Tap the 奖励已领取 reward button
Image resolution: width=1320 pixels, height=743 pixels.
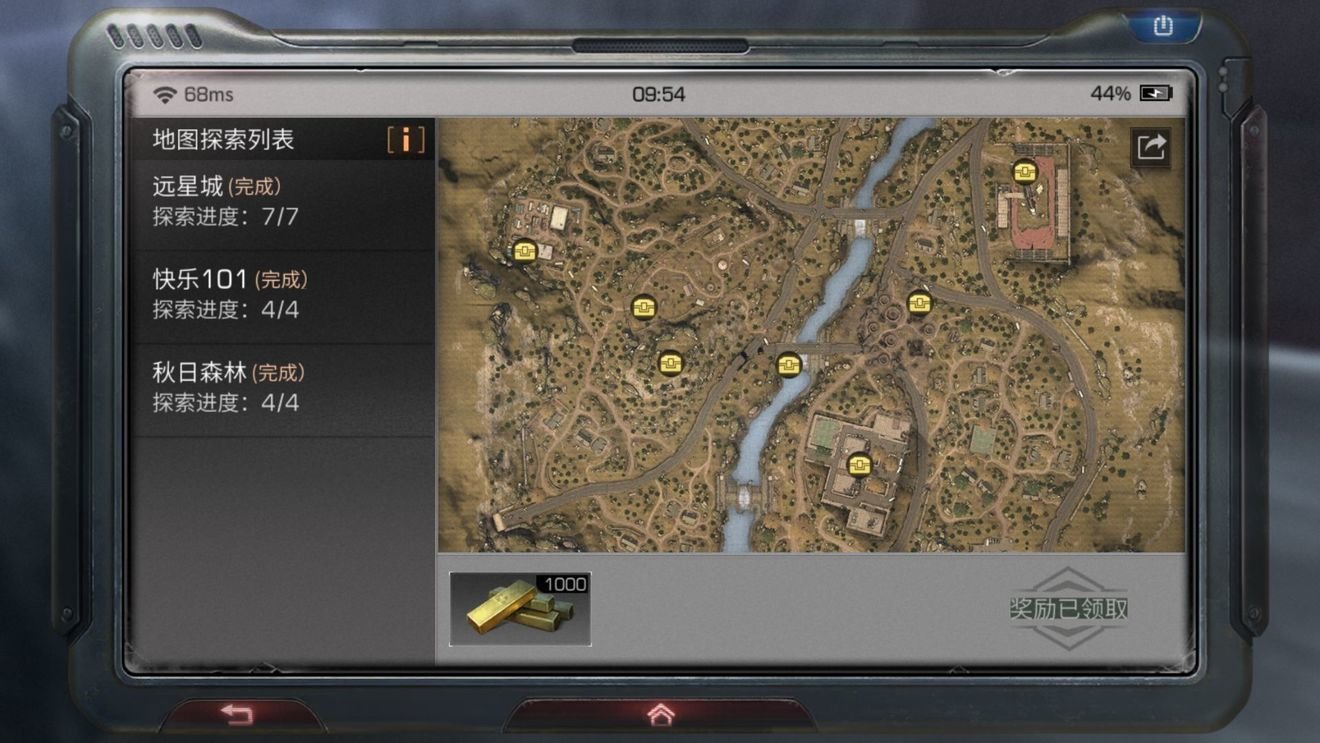click(x=1068, y=609)
